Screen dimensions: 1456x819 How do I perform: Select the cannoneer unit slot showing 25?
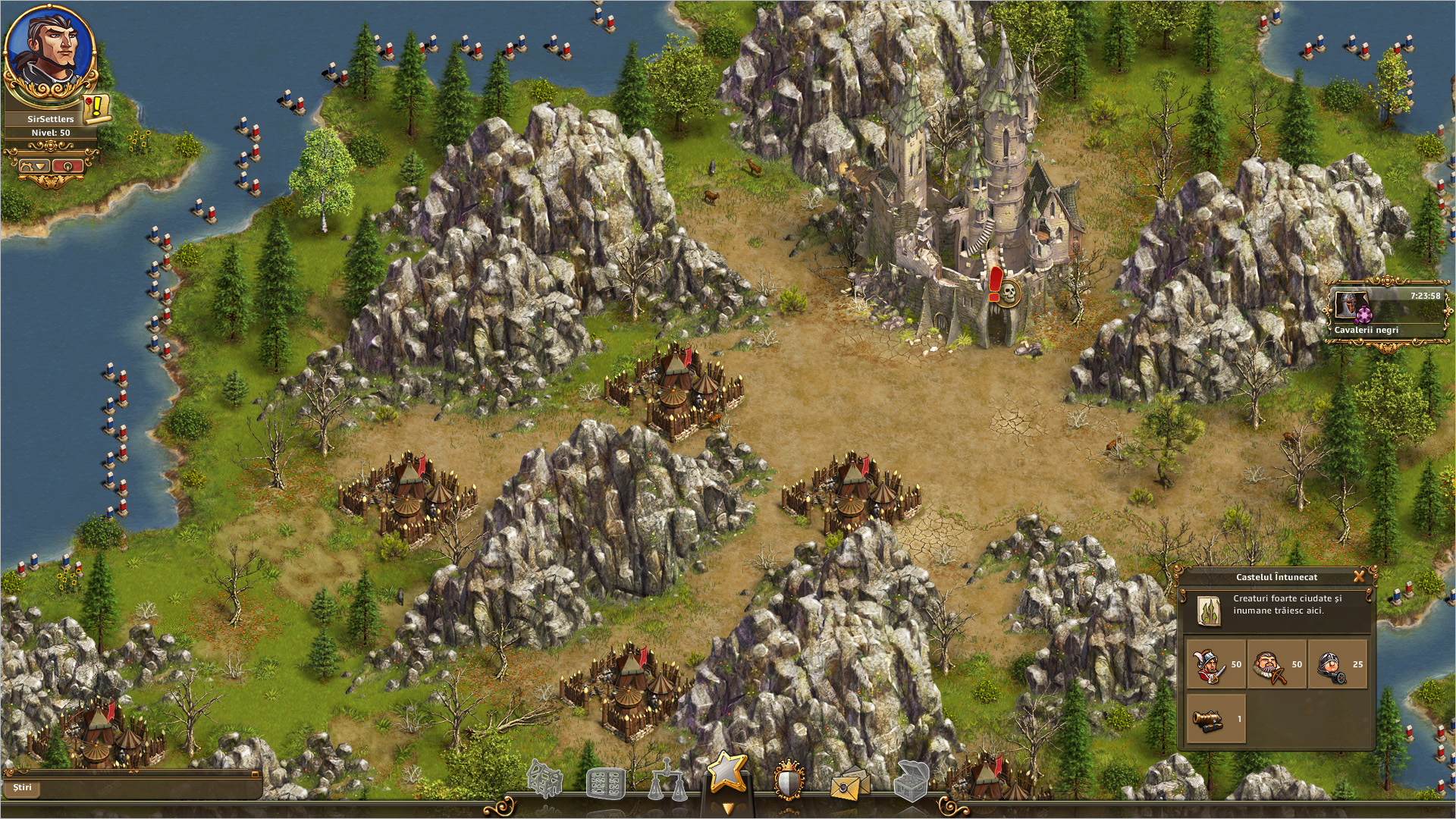click(x=1337, y=664)
